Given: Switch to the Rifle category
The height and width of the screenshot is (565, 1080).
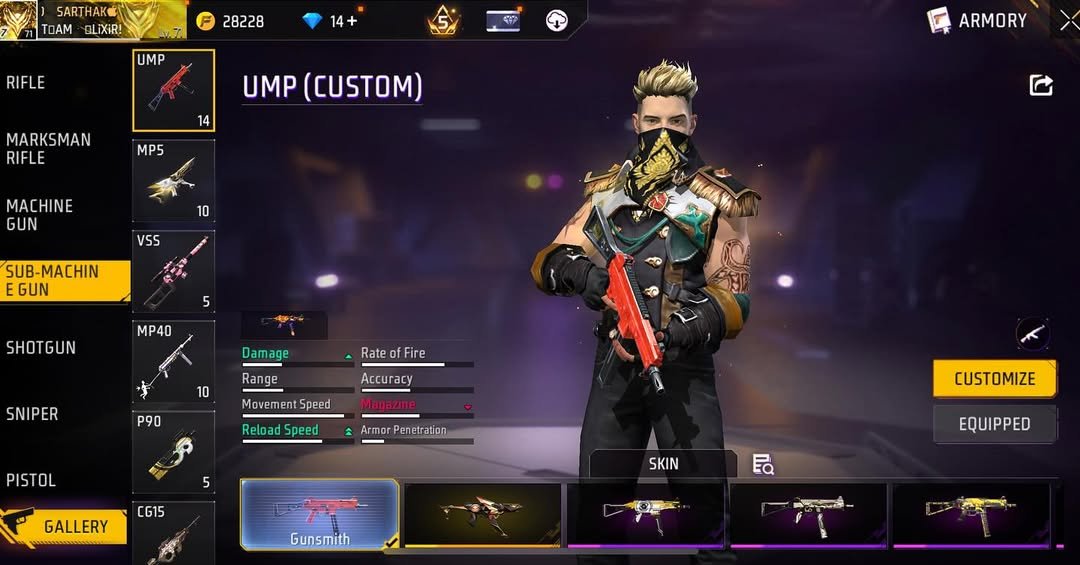Looking at the screenshot, I should (x=27, y=83).
